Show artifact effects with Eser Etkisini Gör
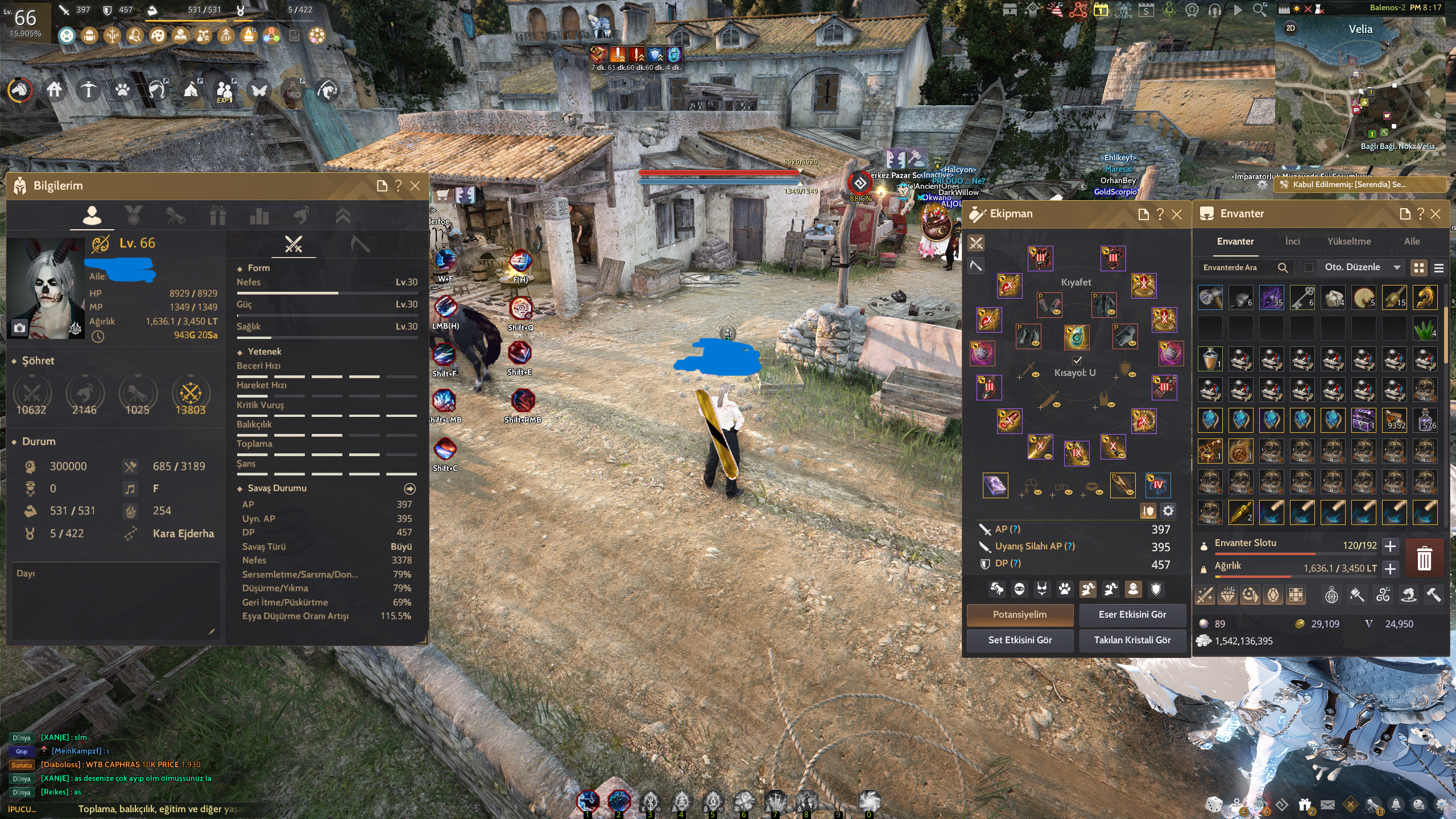1456x819 pixels. pos(1132,615)
